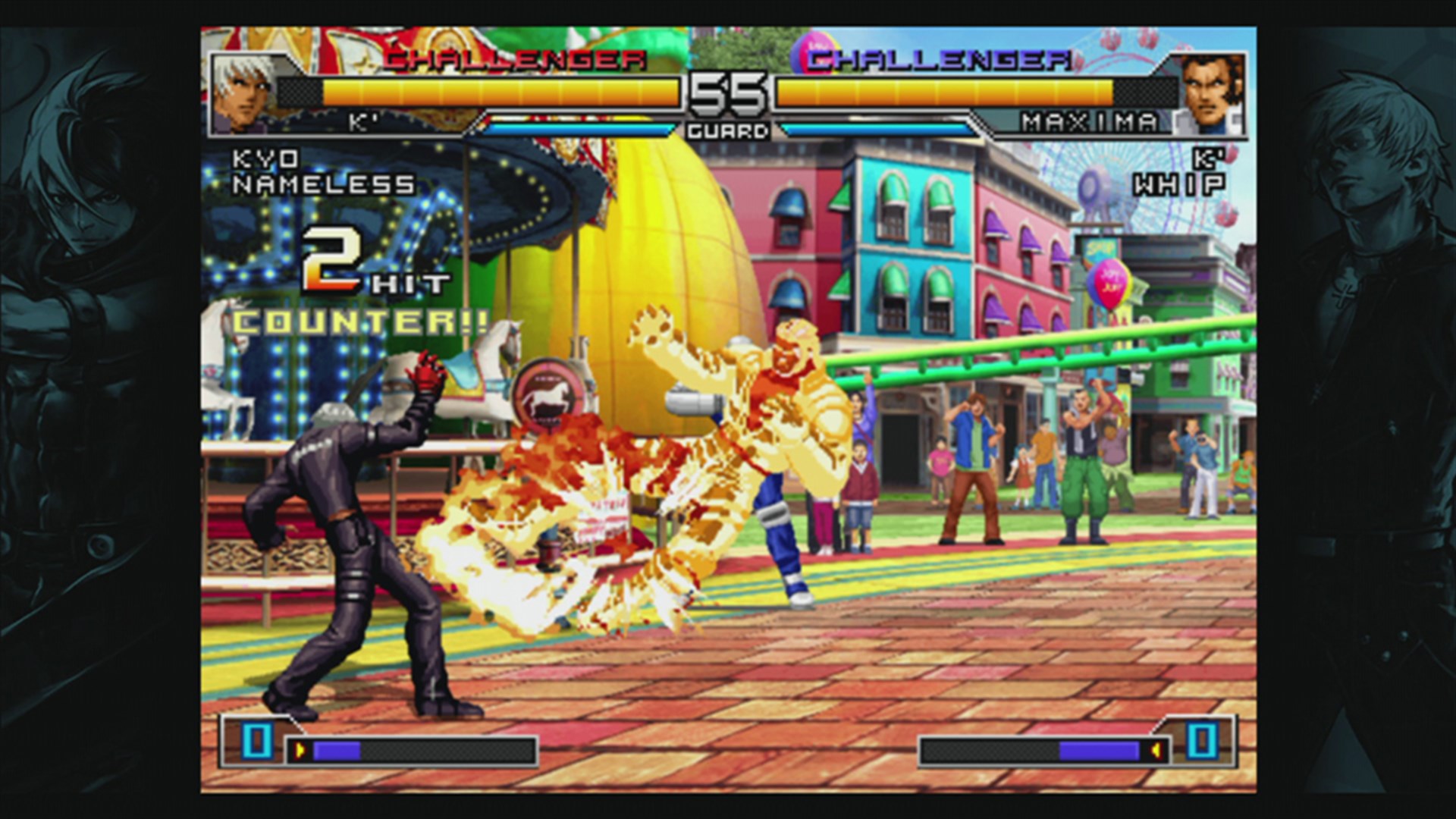Click the NAMELESS text label

(325, 185)
